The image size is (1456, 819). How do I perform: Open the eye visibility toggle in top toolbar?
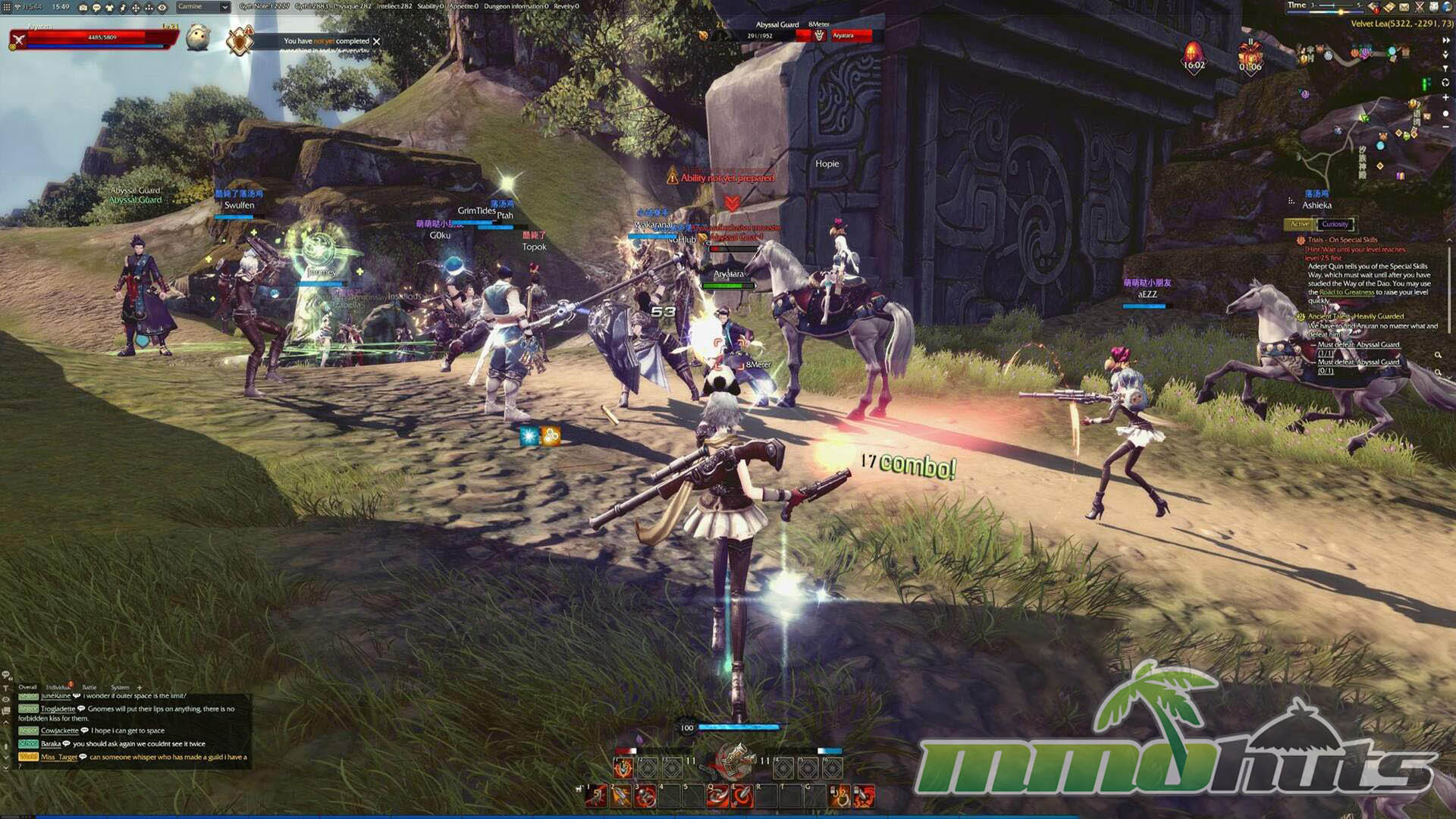pyautogui.click(x=162, y=8)
